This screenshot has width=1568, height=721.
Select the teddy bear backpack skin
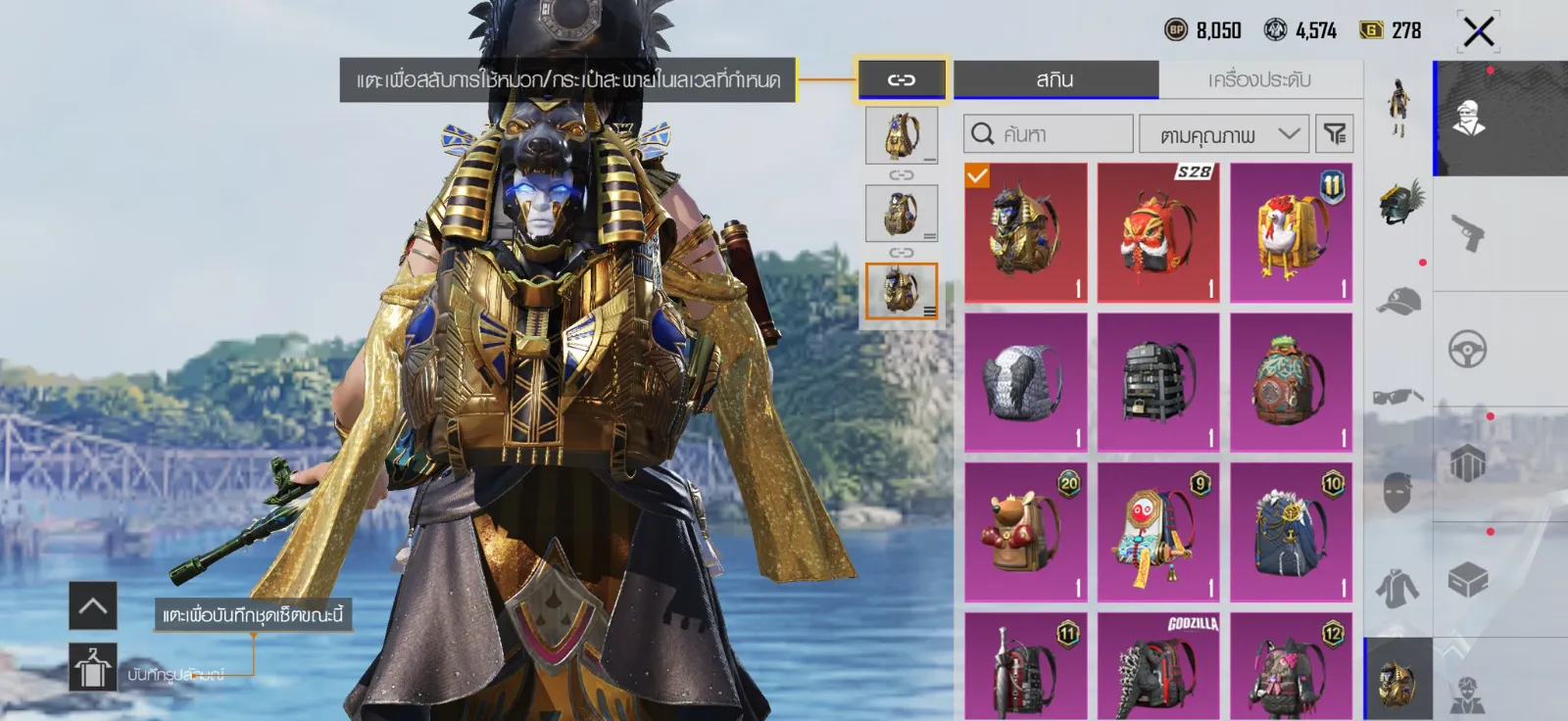1025,532
